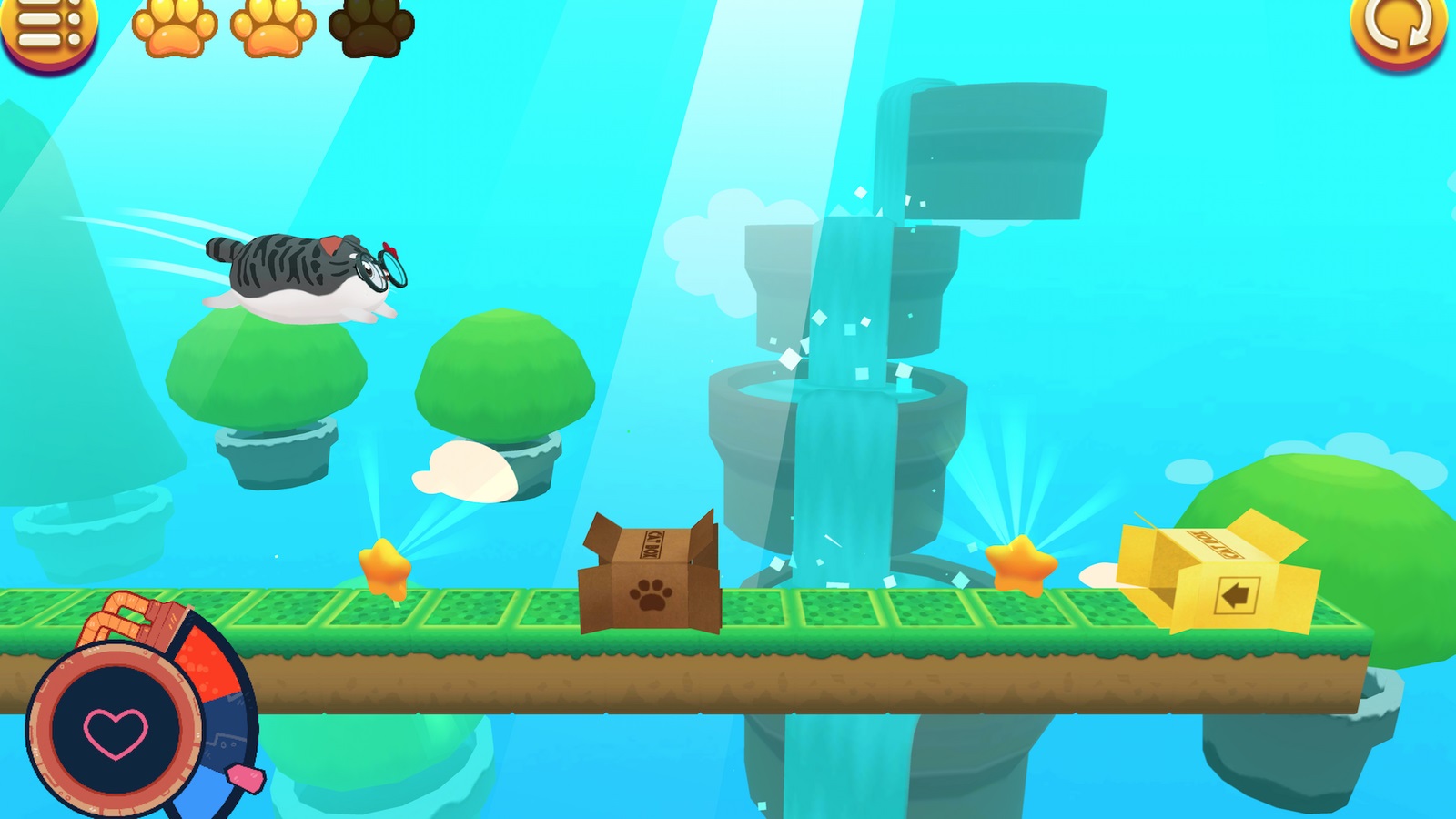Tap the heart dial button
The image size is (1456, 819).
(x=116, y=731)
